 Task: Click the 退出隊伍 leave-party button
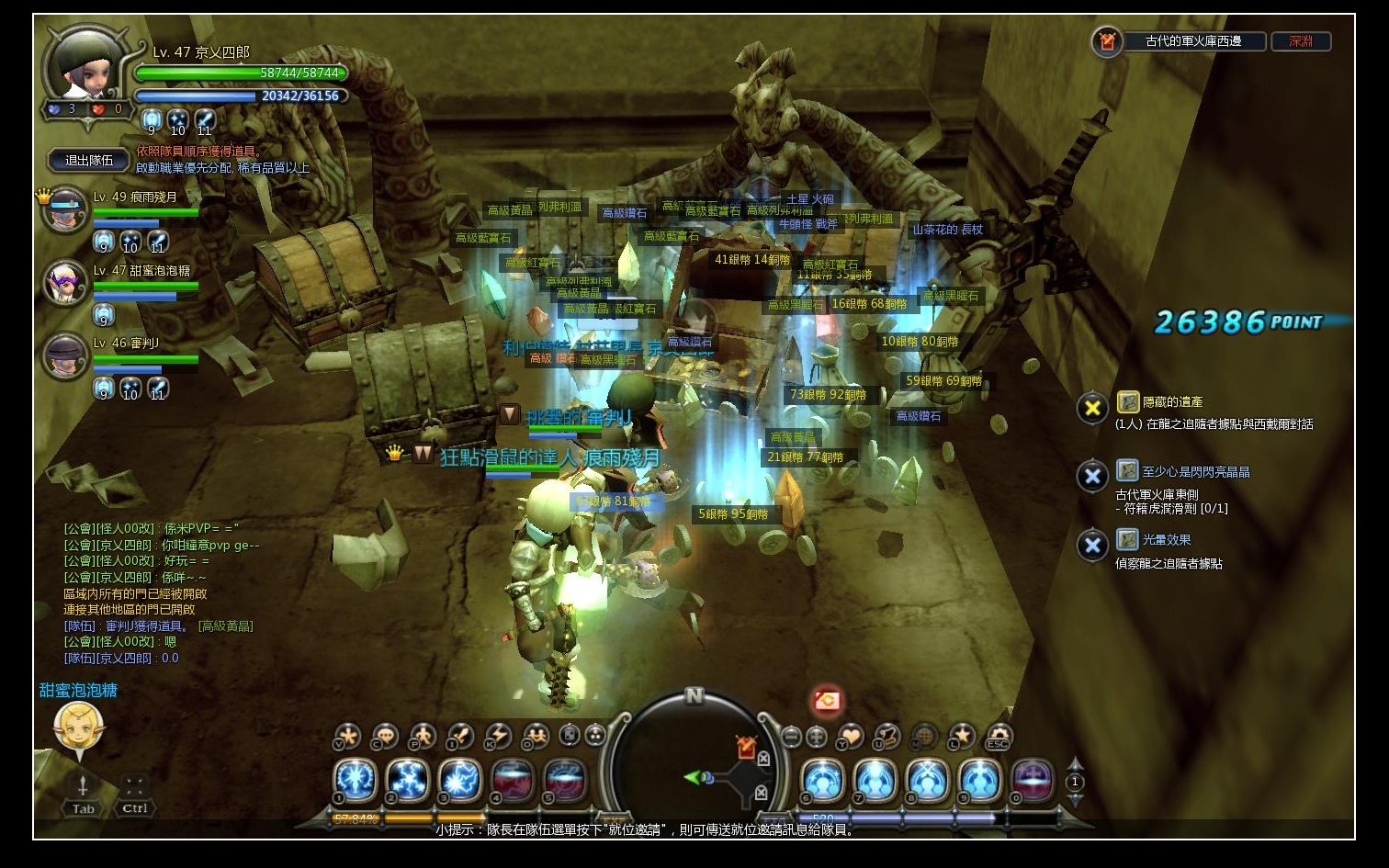click(89, 161)
